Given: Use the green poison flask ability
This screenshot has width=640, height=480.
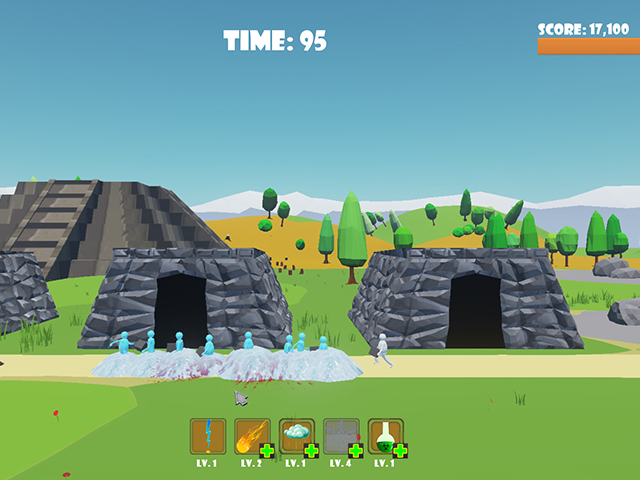Looking at the screenshot, I should tap(384, 434).
